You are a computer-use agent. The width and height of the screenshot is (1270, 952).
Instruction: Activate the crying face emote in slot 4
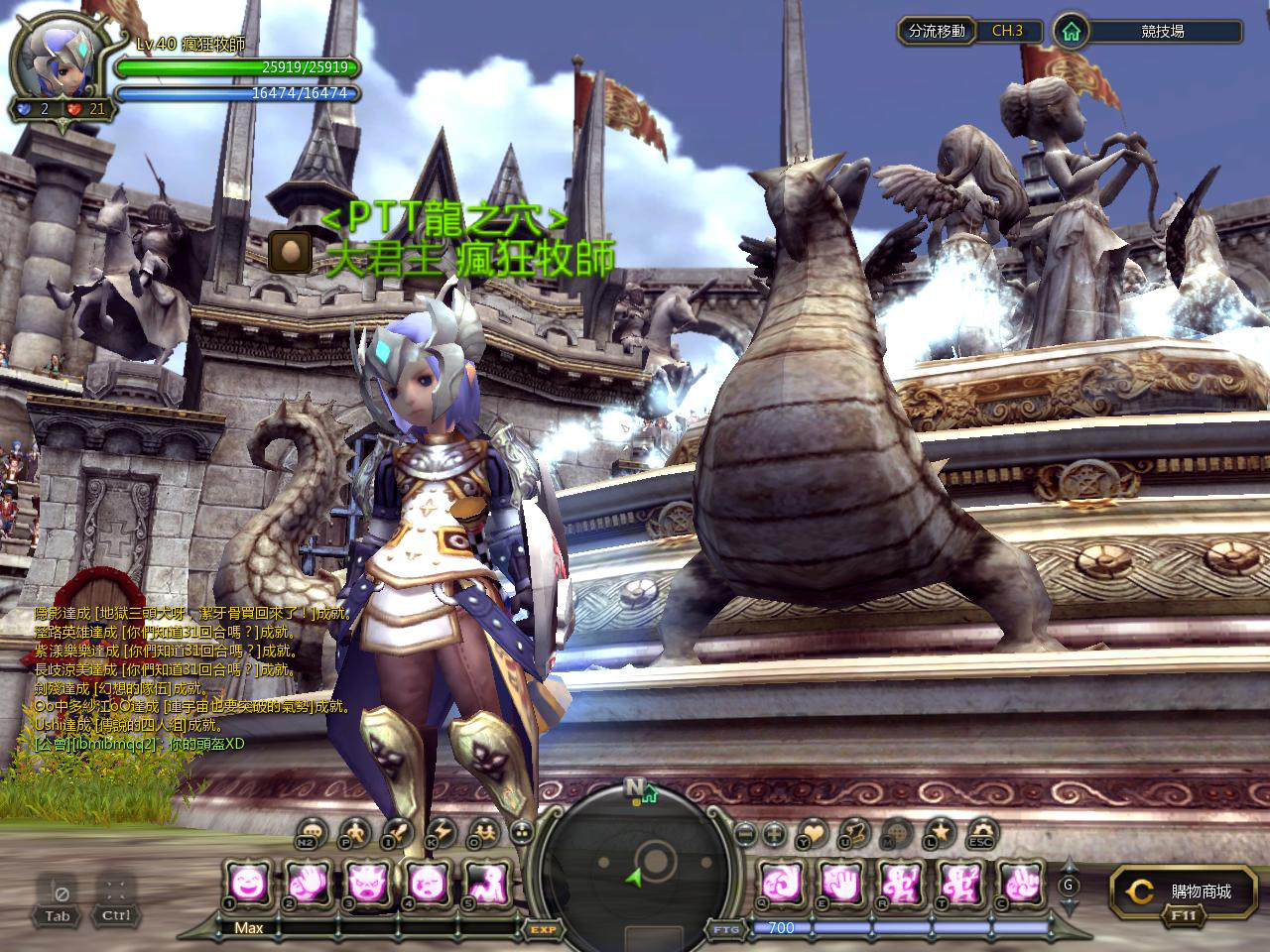point(427,880)
